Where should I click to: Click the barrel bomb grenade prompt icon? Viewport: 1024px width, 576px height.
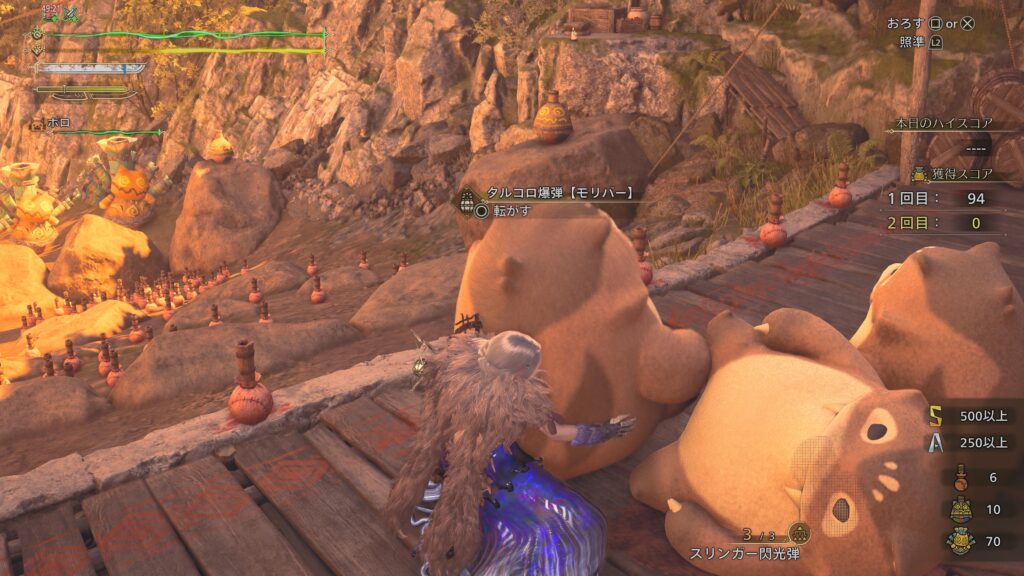[467, 201]
